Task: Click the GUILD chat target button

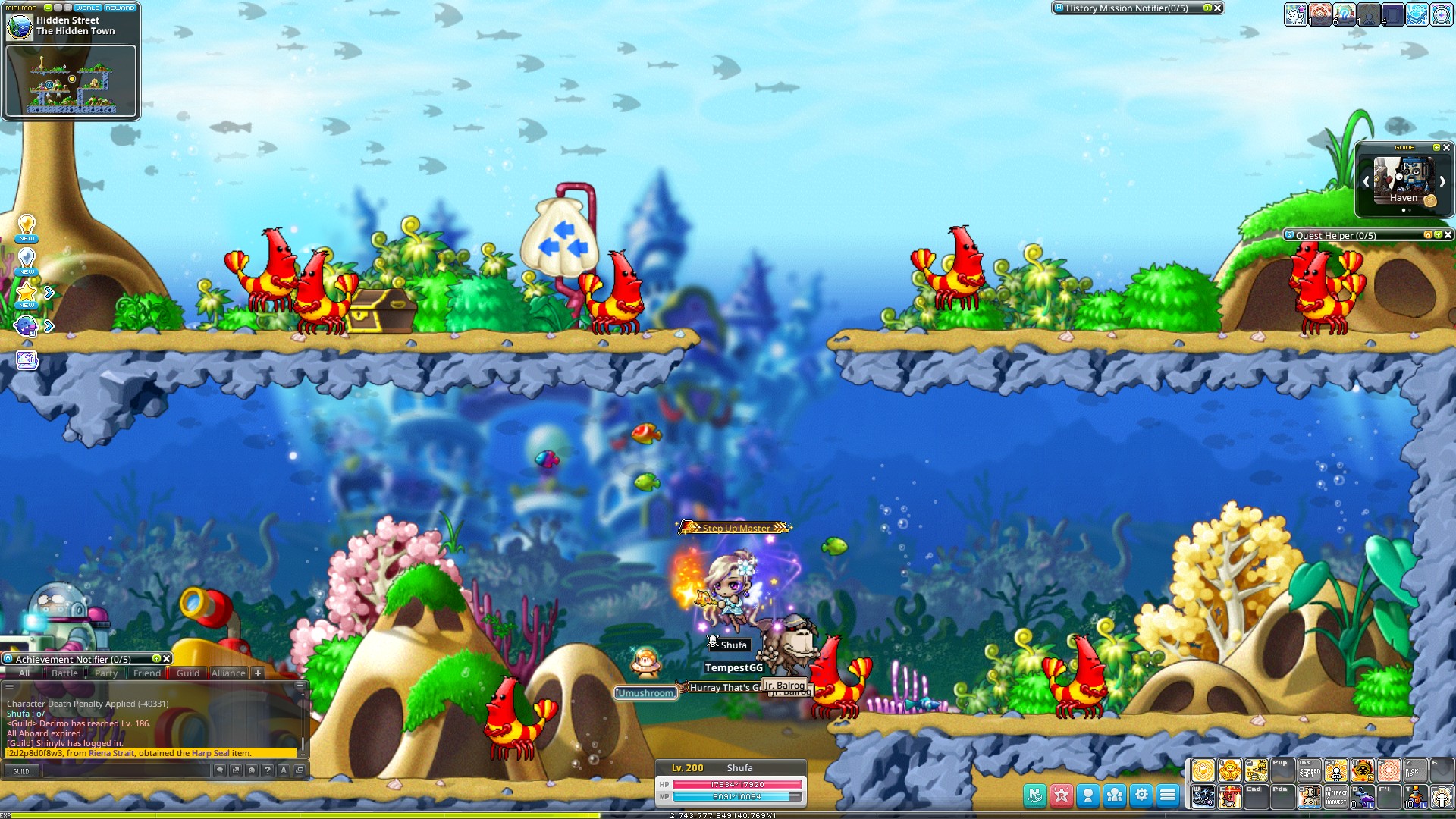Action: [21, 771]
